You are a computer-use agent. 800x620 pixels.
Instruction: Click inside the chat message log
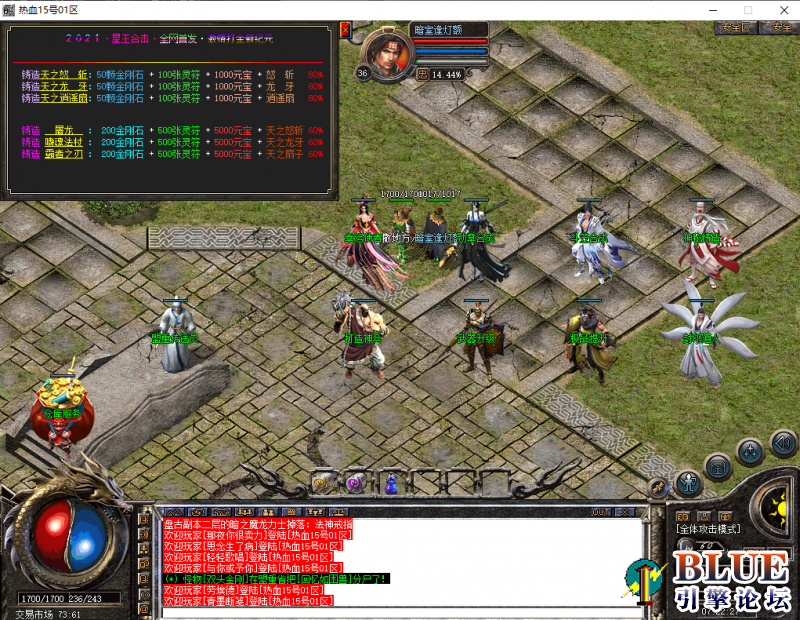(400, 560)
